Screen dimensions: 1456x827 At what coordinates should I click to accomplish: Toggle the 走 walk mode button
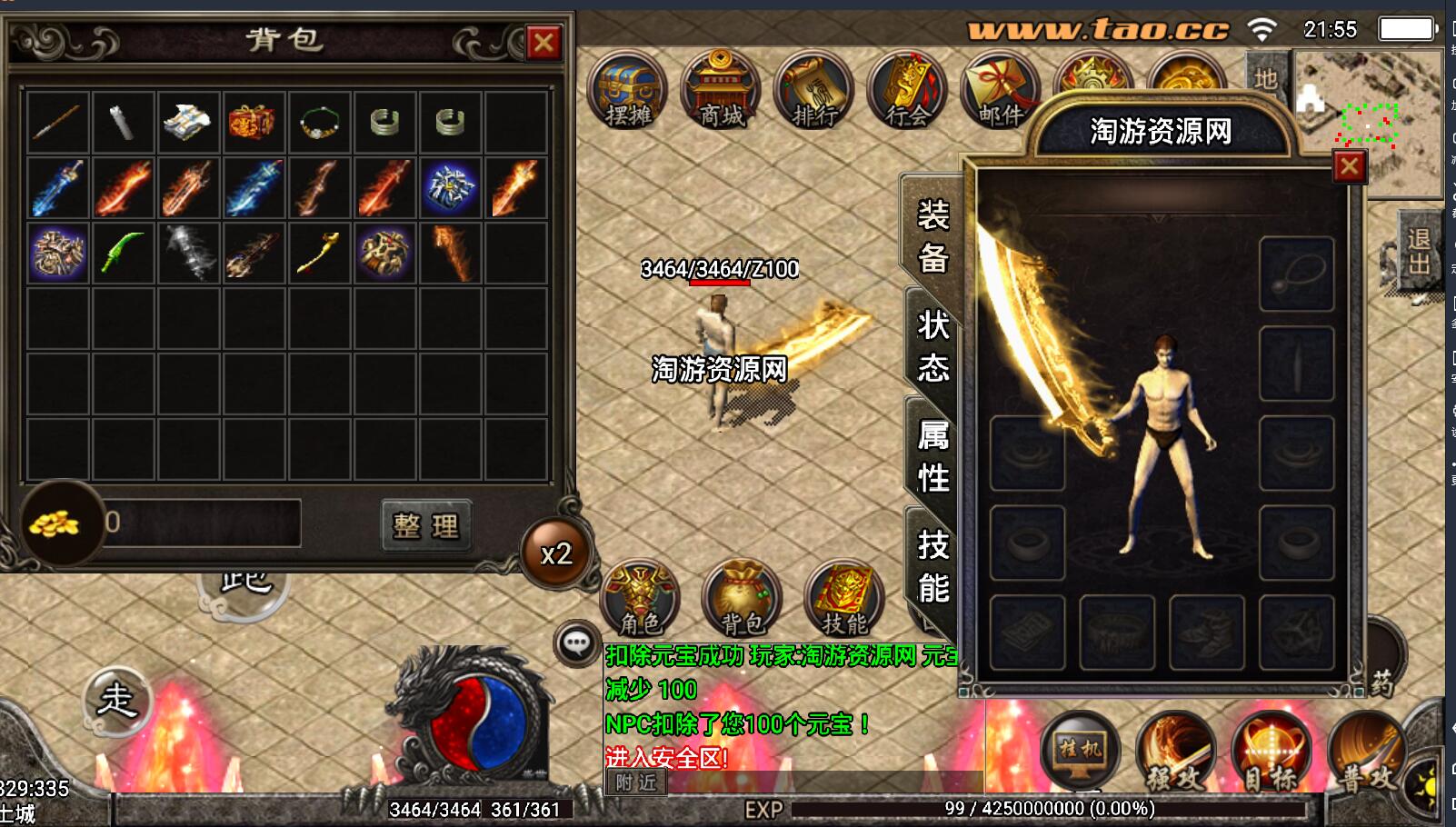pyautogui.click(x=116, y=700)
